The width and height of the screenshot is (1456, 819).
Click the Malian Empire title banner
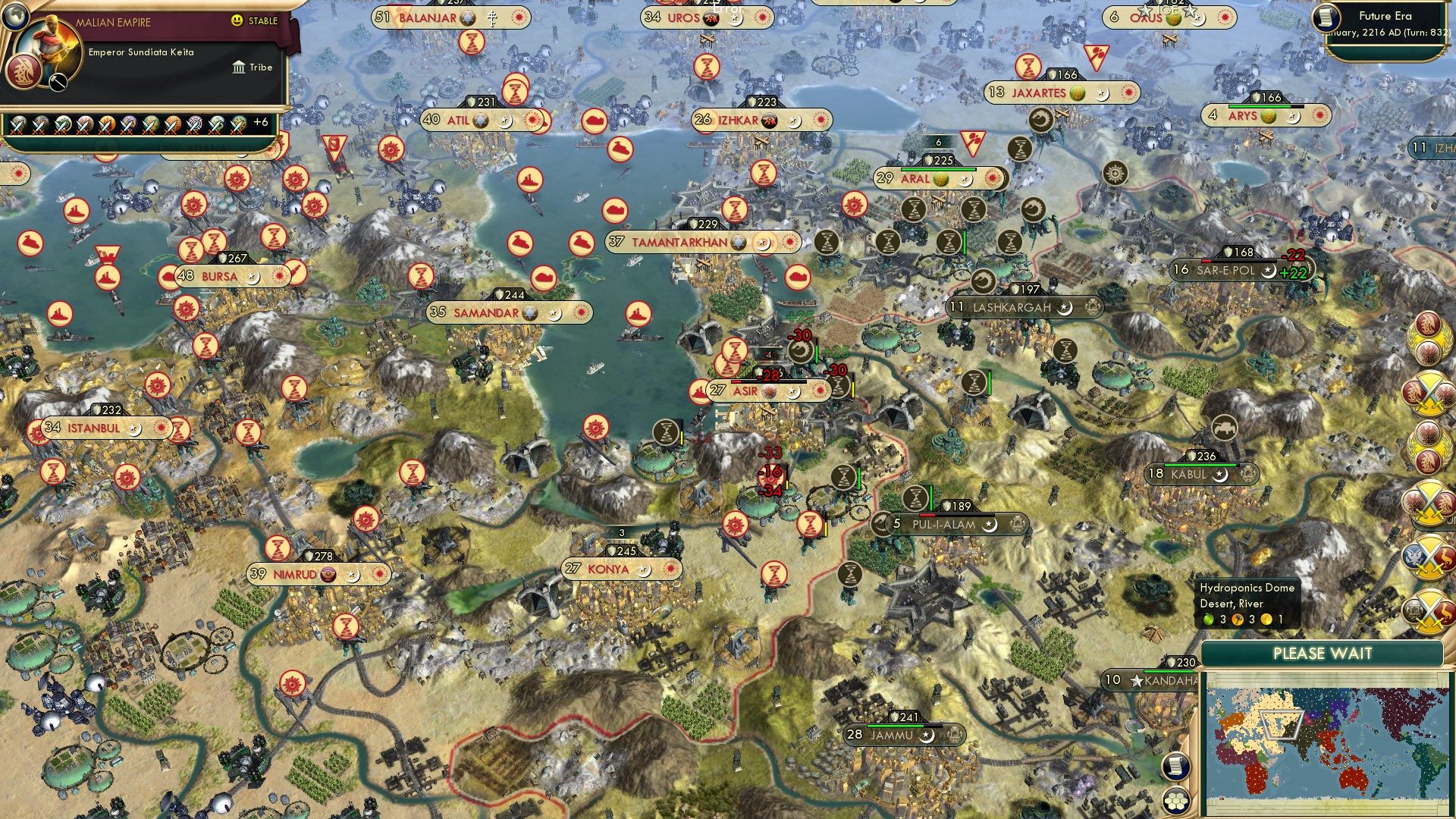click(x=114, y=21)
